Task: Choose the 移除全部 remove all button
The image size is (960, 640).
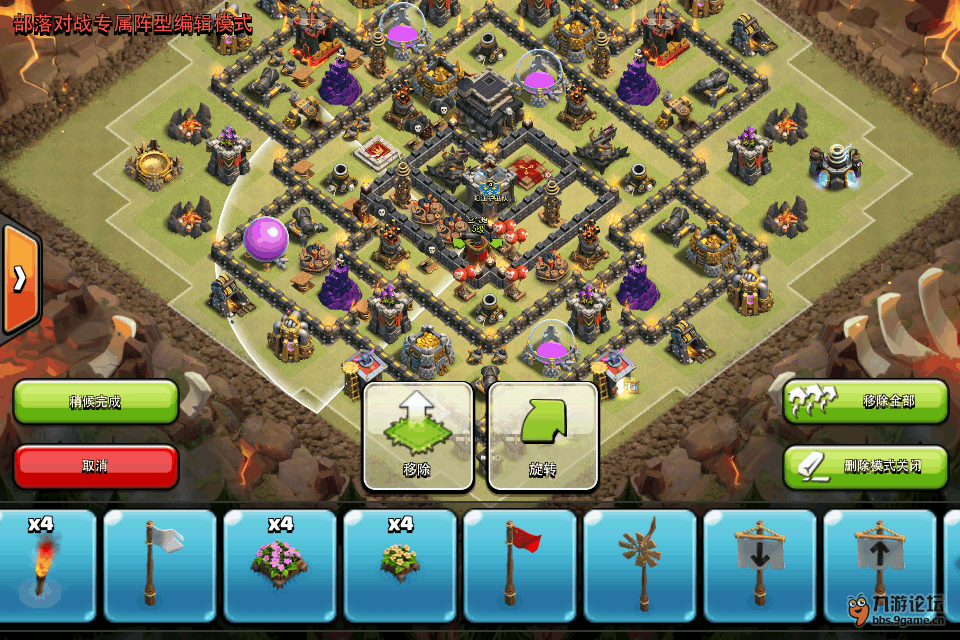Action: pos(865,401)
